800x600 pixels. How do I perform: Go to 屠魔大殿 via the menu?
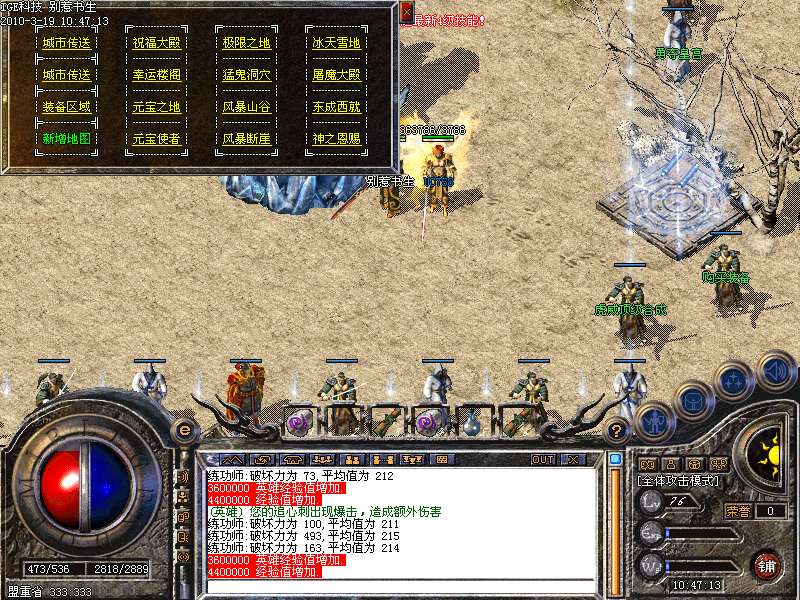pos(336,75)
